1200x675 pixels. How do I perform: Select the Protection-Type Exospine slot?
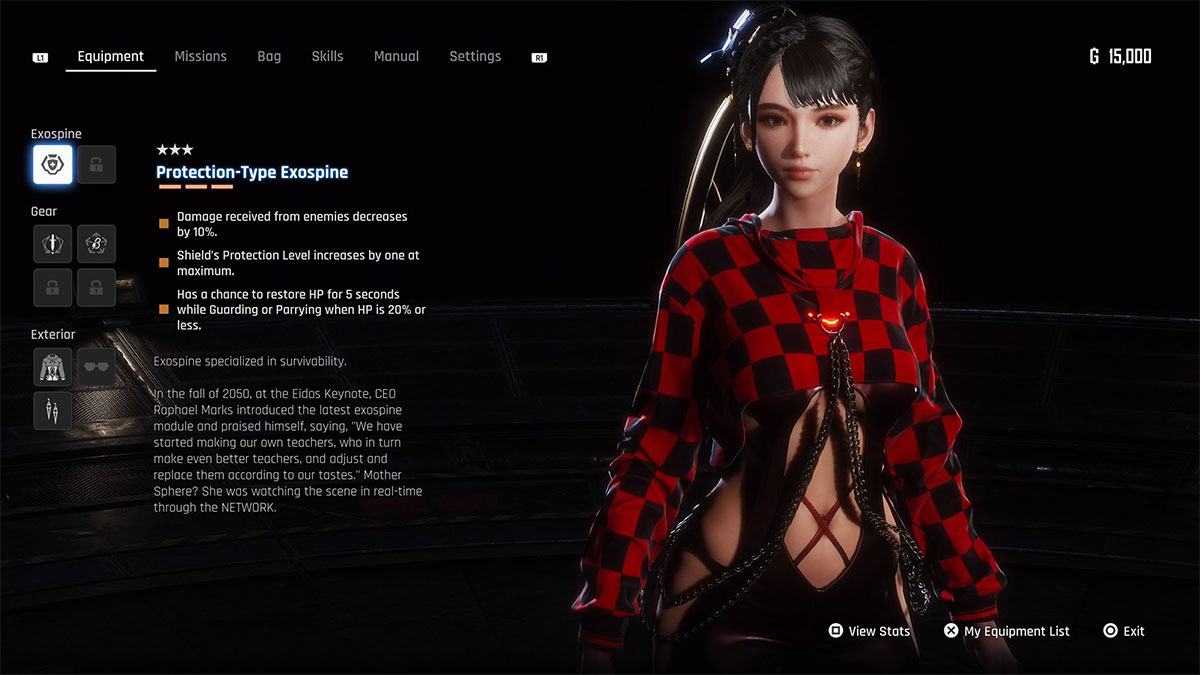(x=52, y=165)
